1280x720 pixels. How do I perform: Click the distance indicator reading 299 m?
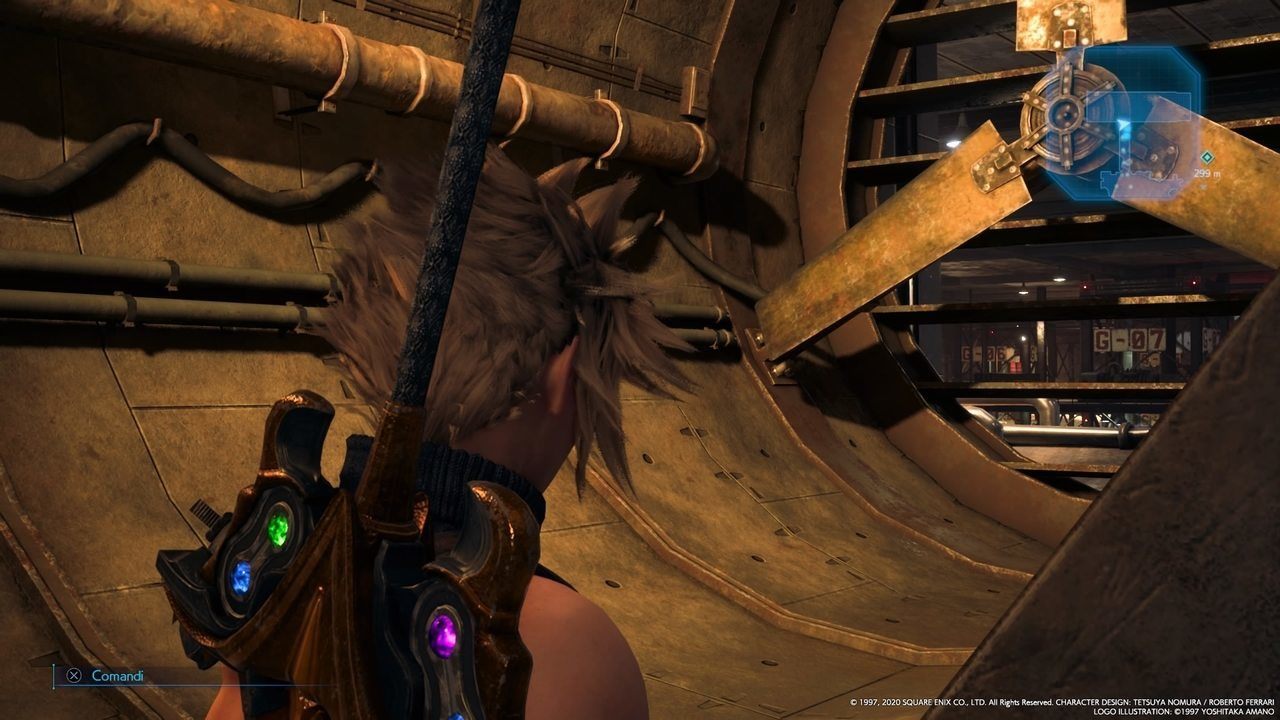click(x=1205, y=172)
